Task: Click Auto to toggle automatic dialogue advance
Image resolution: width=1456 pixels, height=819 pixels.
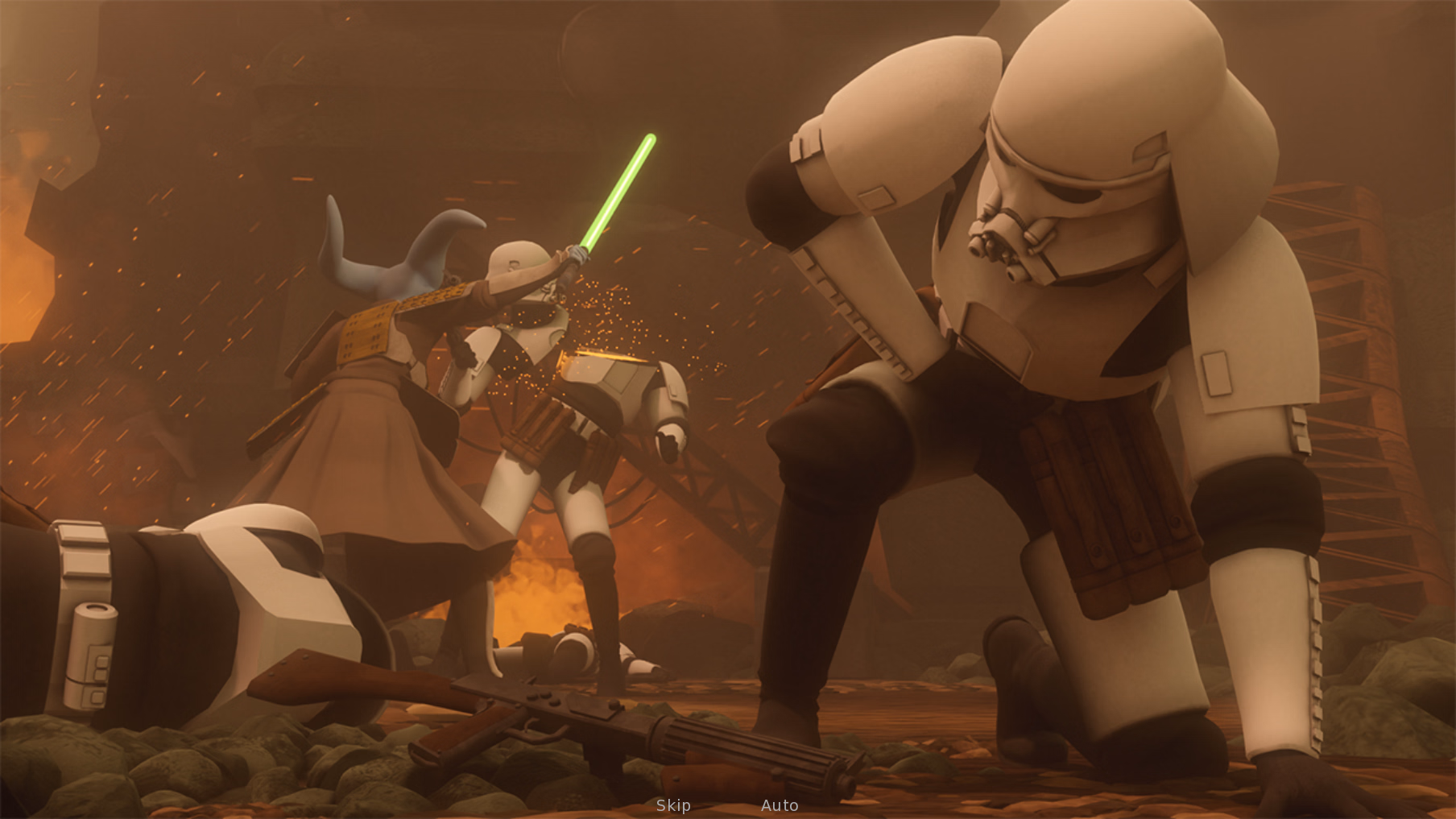Action: coord(780,804)
